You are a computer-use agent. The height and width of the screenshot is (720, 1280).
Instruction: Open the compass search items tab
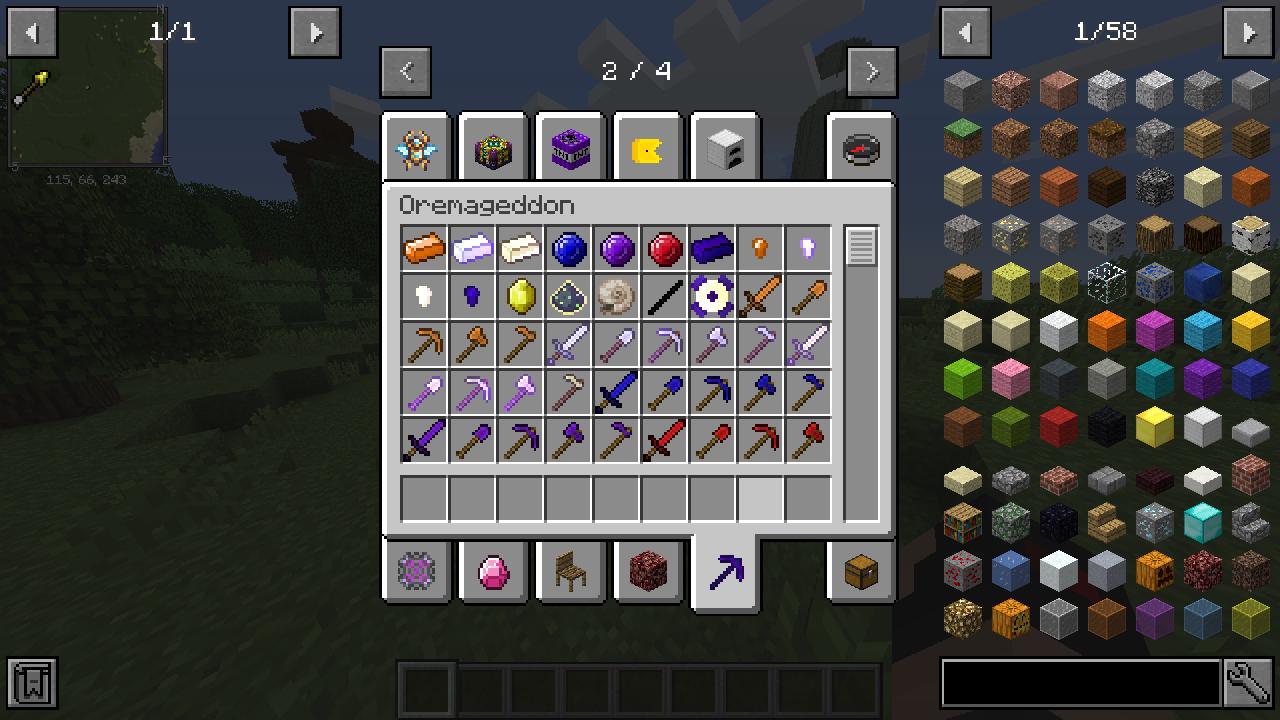[861, 150]
